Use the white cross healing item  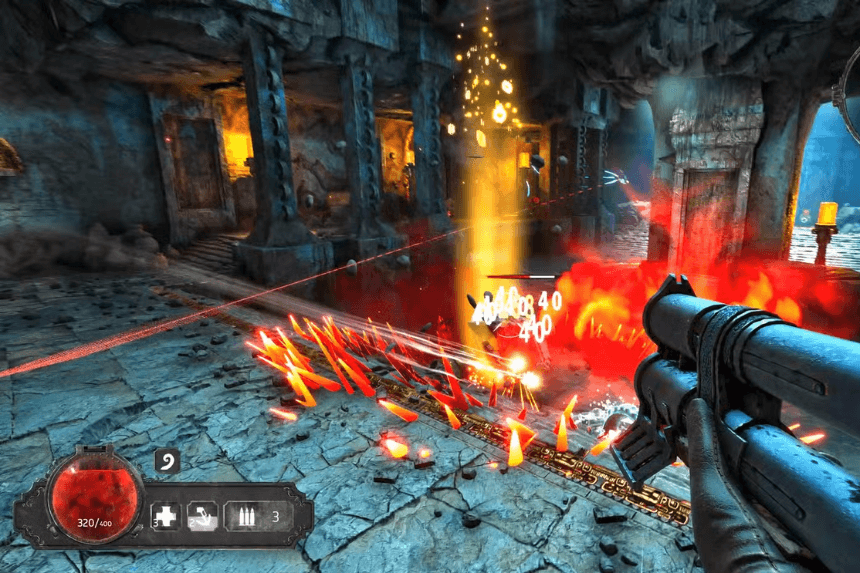(x=165, y=516)
